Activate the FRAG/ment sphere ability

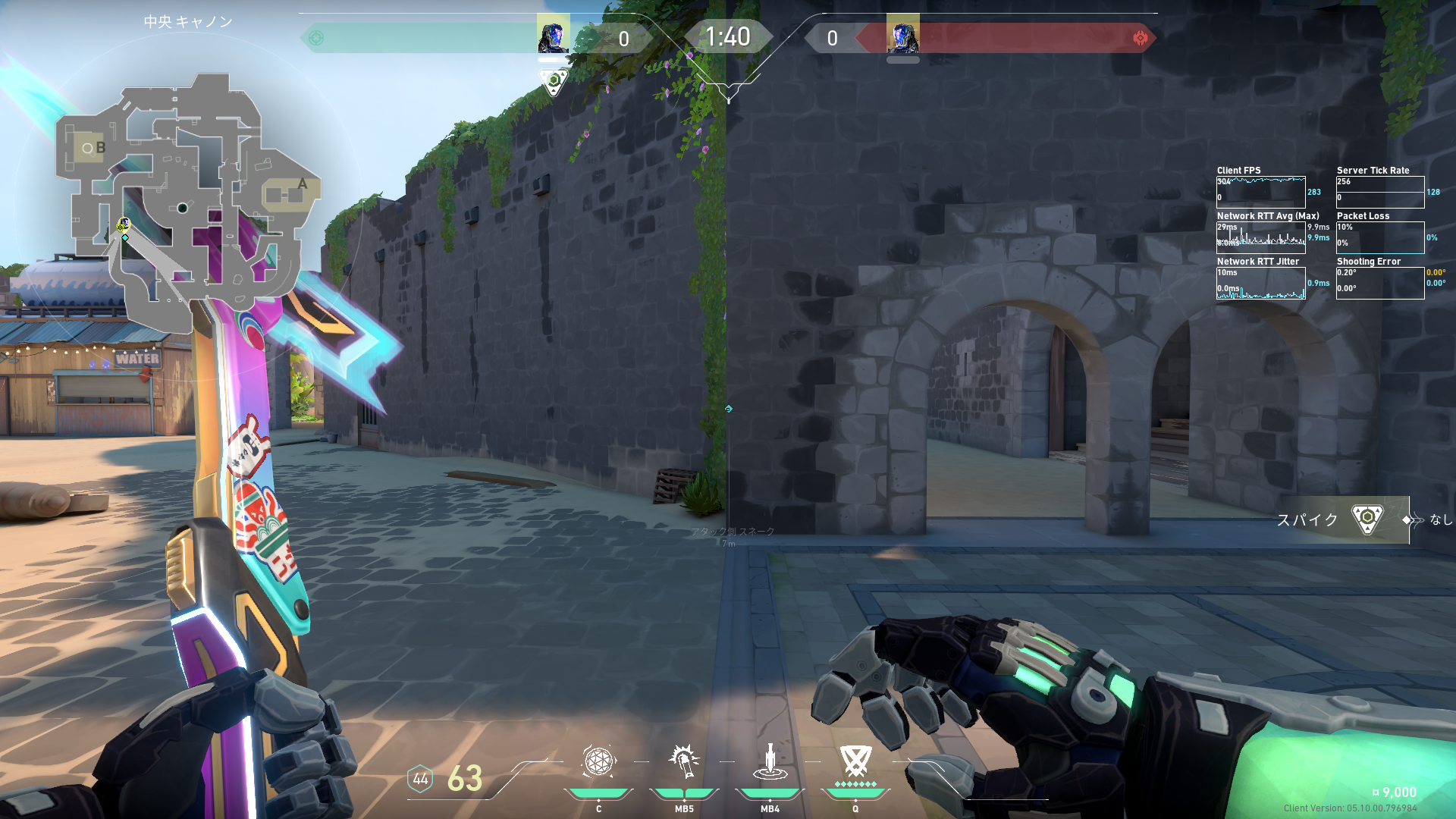point(598,762)
